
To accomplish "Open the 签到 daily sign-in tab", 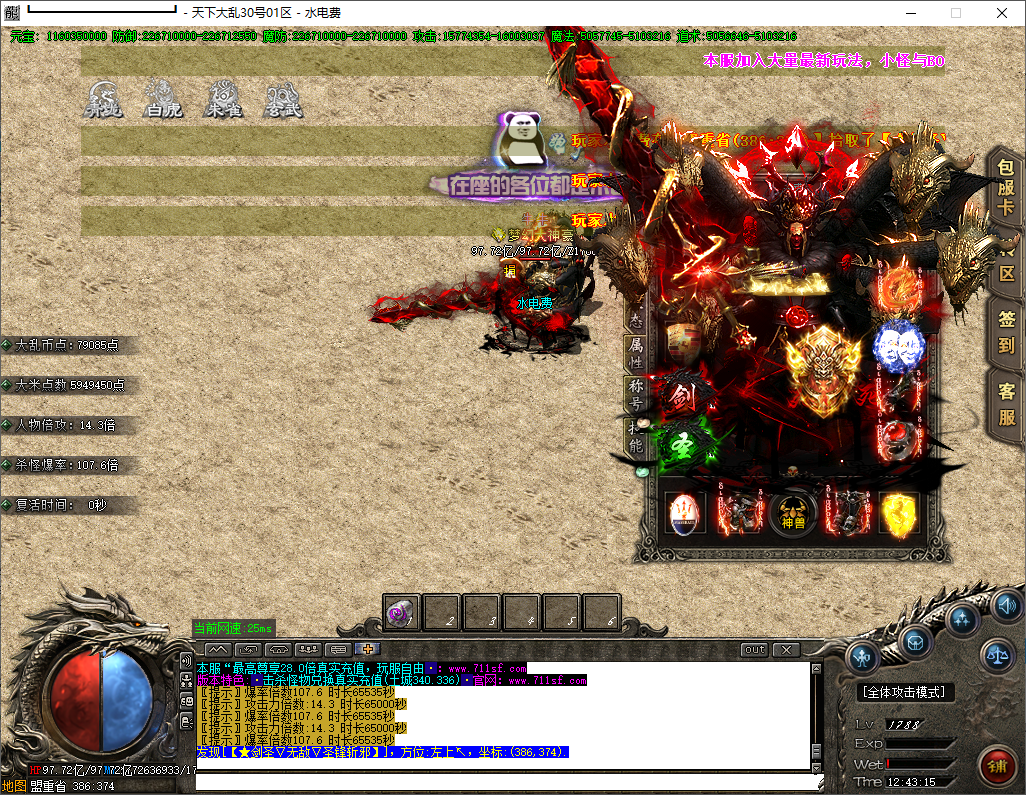I will (1006, 333).
